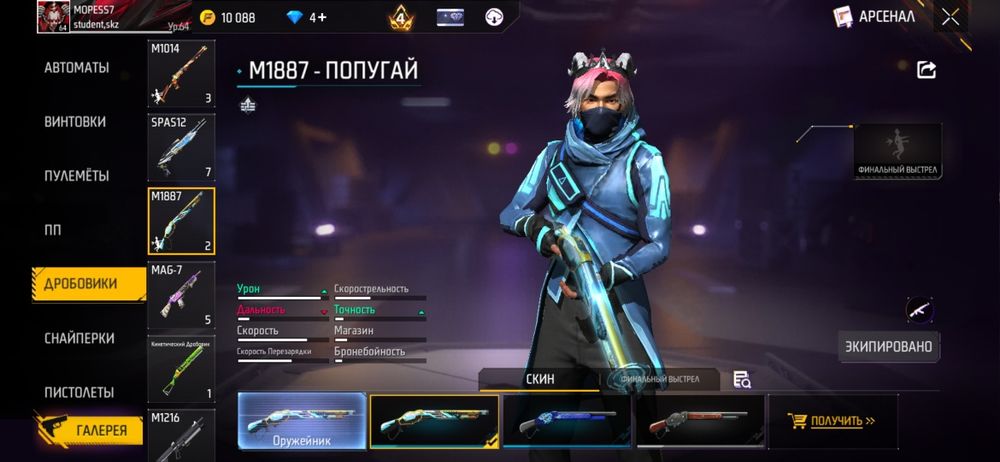
Task: Open the Автоматы weapon category
Action: coord(76,68)
